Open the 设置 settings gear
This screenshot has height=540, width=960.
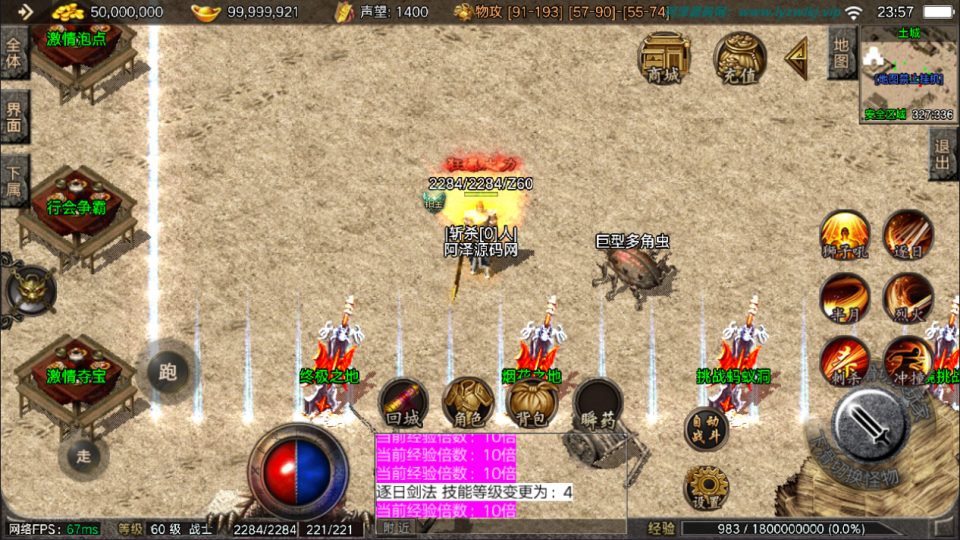[706, 488]
